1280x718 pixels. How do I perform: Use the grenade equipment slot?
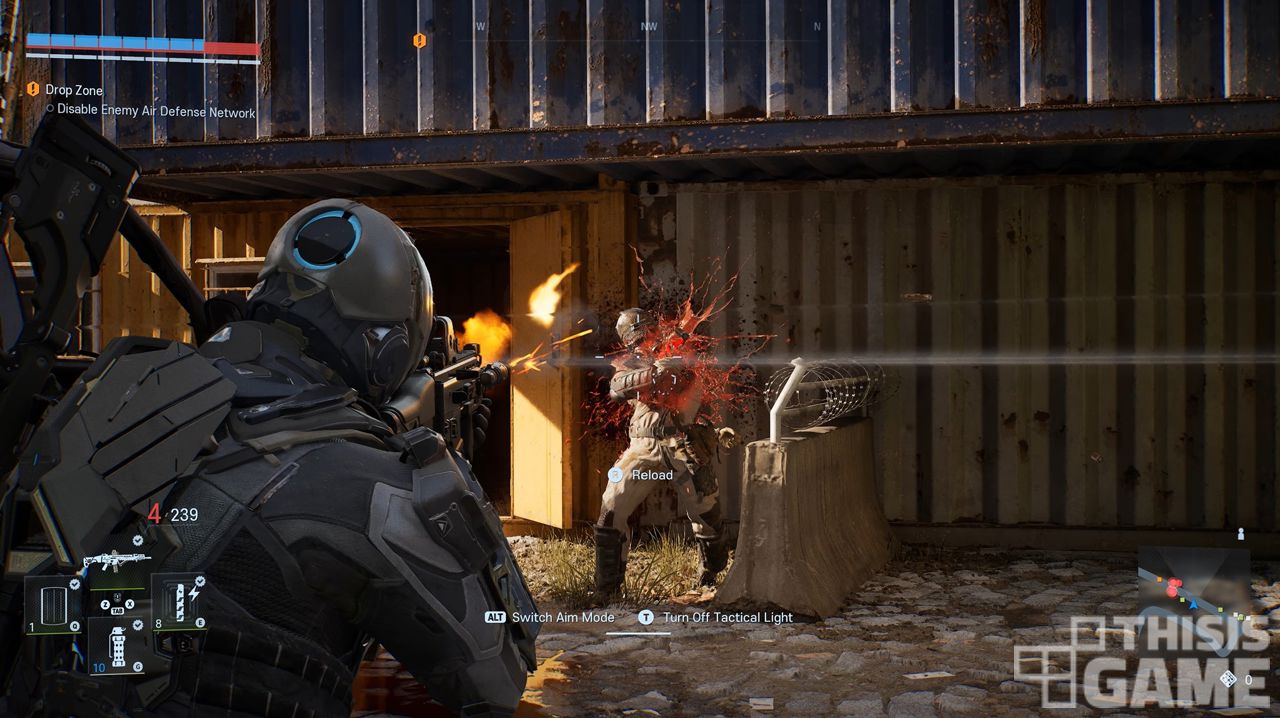119,645
